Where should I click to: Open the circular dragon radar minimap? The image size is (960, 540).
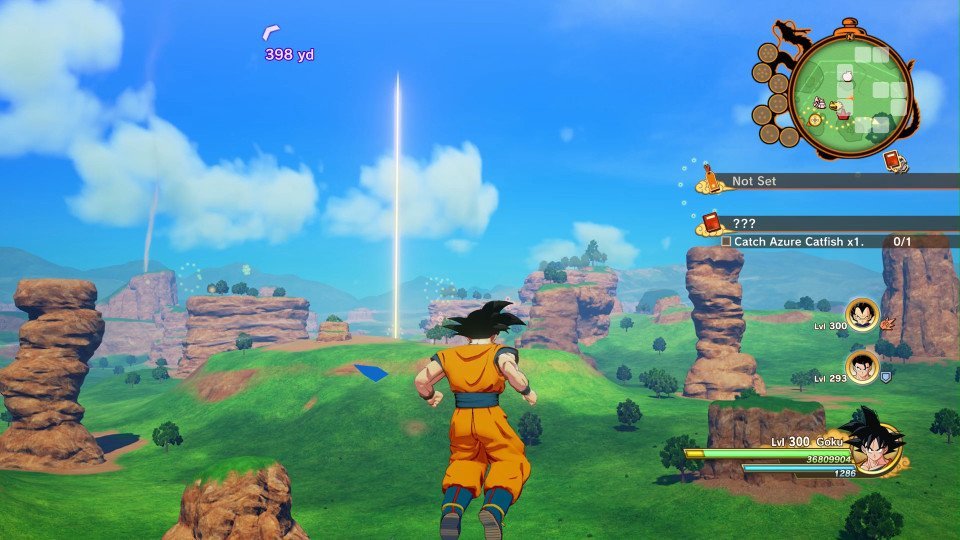(x=850, y=95)
